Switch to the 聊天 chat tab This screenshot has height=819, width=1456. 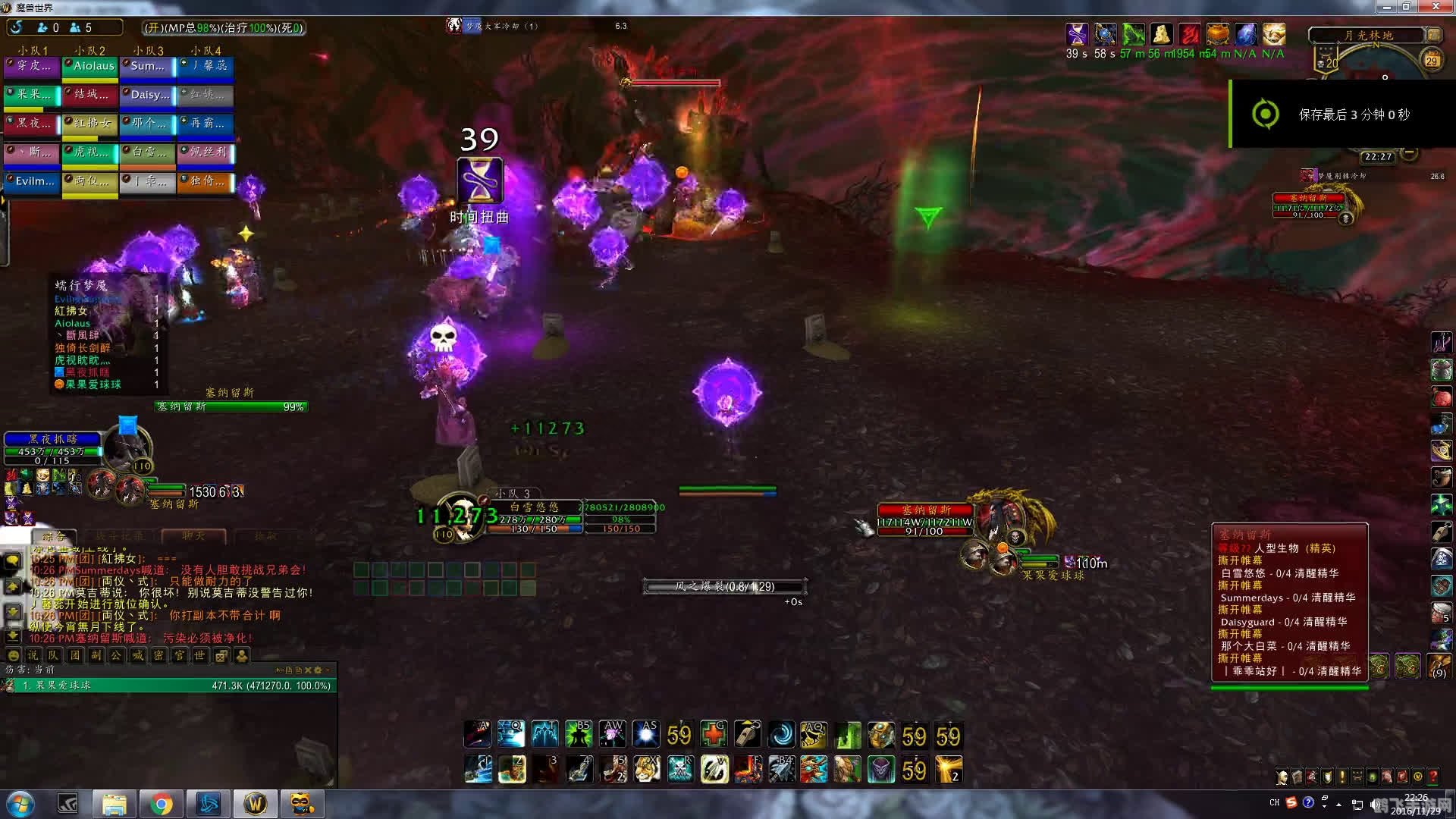(193, 536)
